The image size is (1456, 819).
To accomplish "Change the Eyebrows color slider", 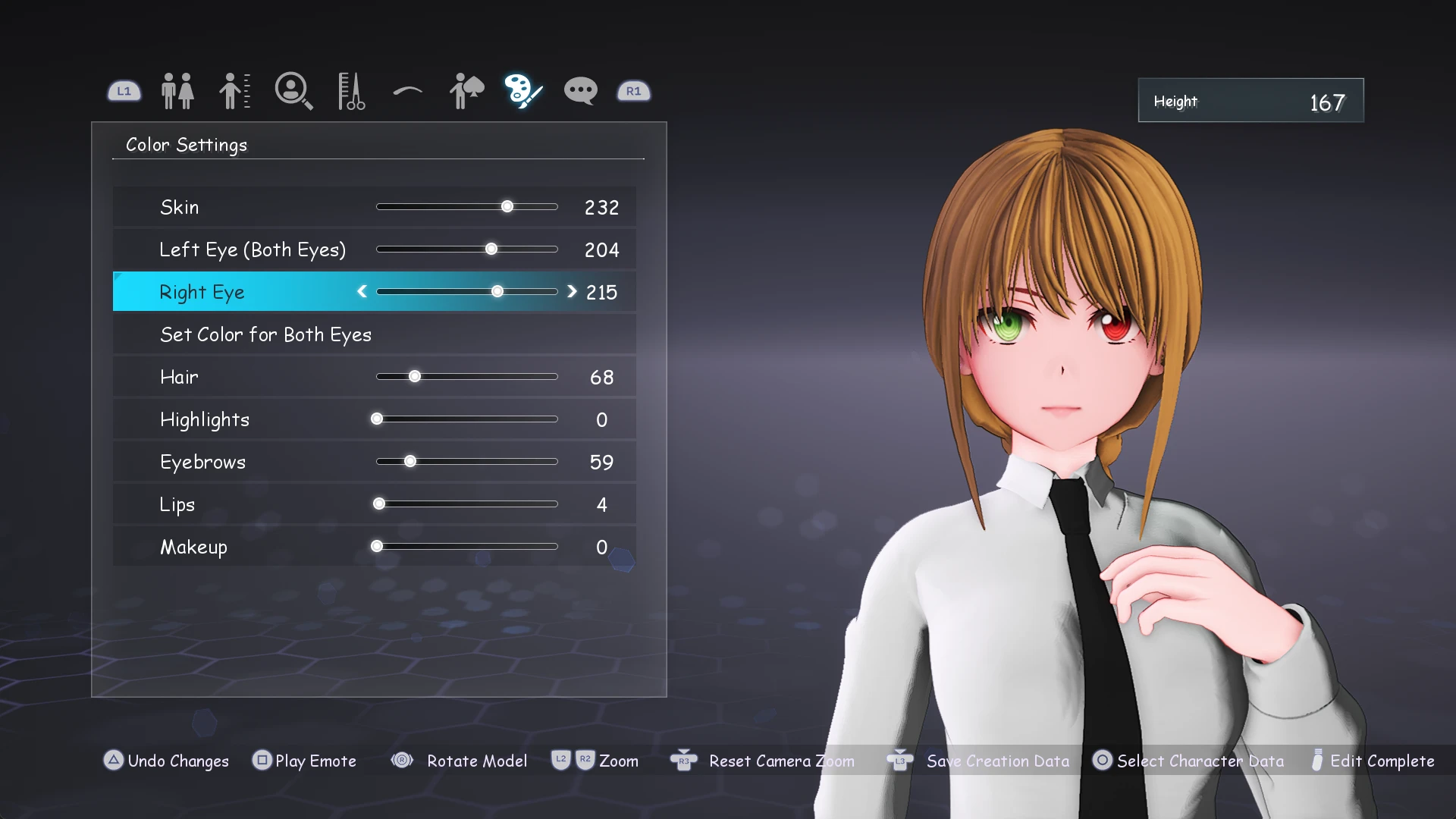I will pyautogui.click(x=410, y=462).
